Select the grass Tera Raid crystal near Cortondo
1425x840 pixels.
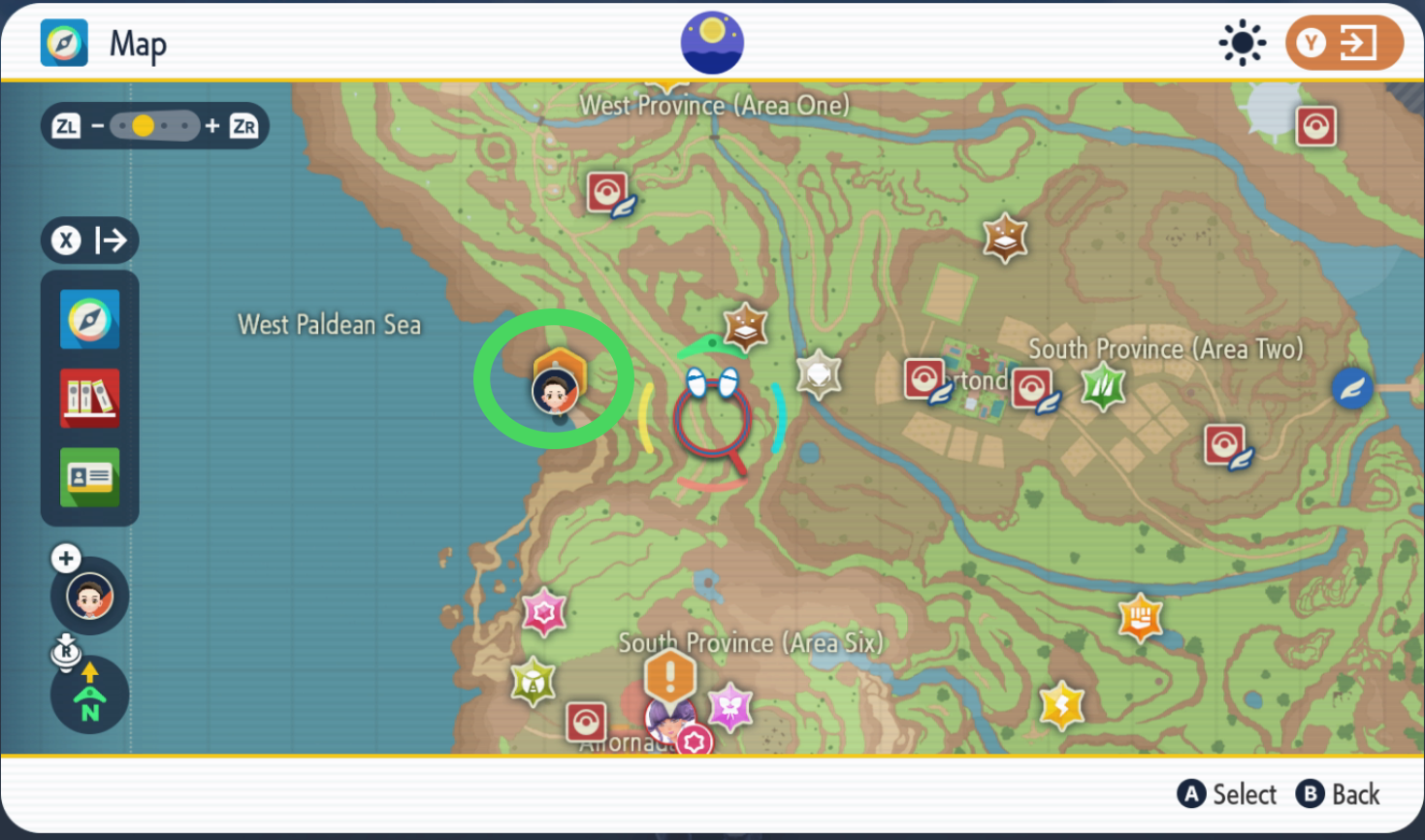point(1103,386)
